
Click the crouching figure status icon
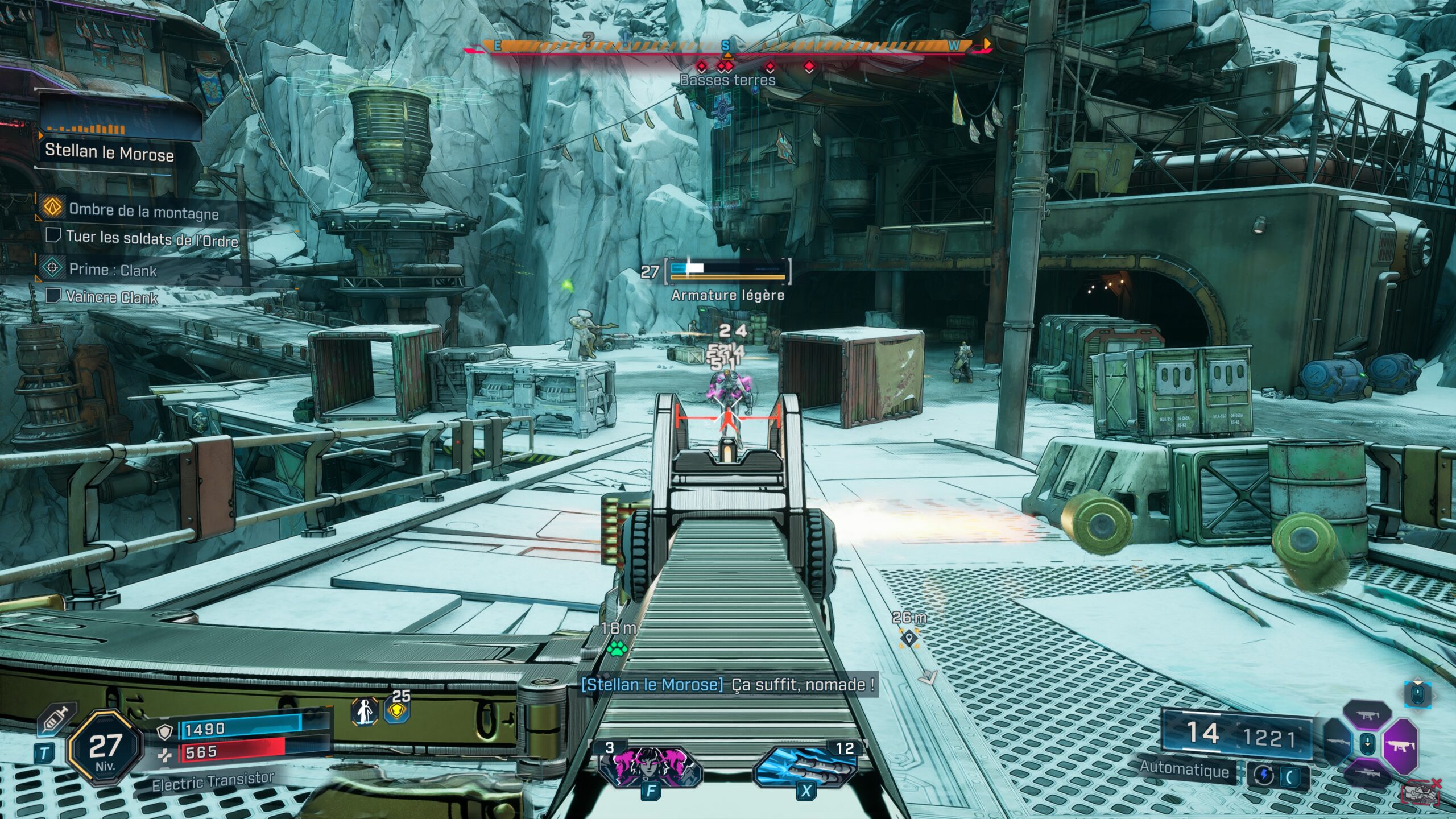[x=365, y=712]
